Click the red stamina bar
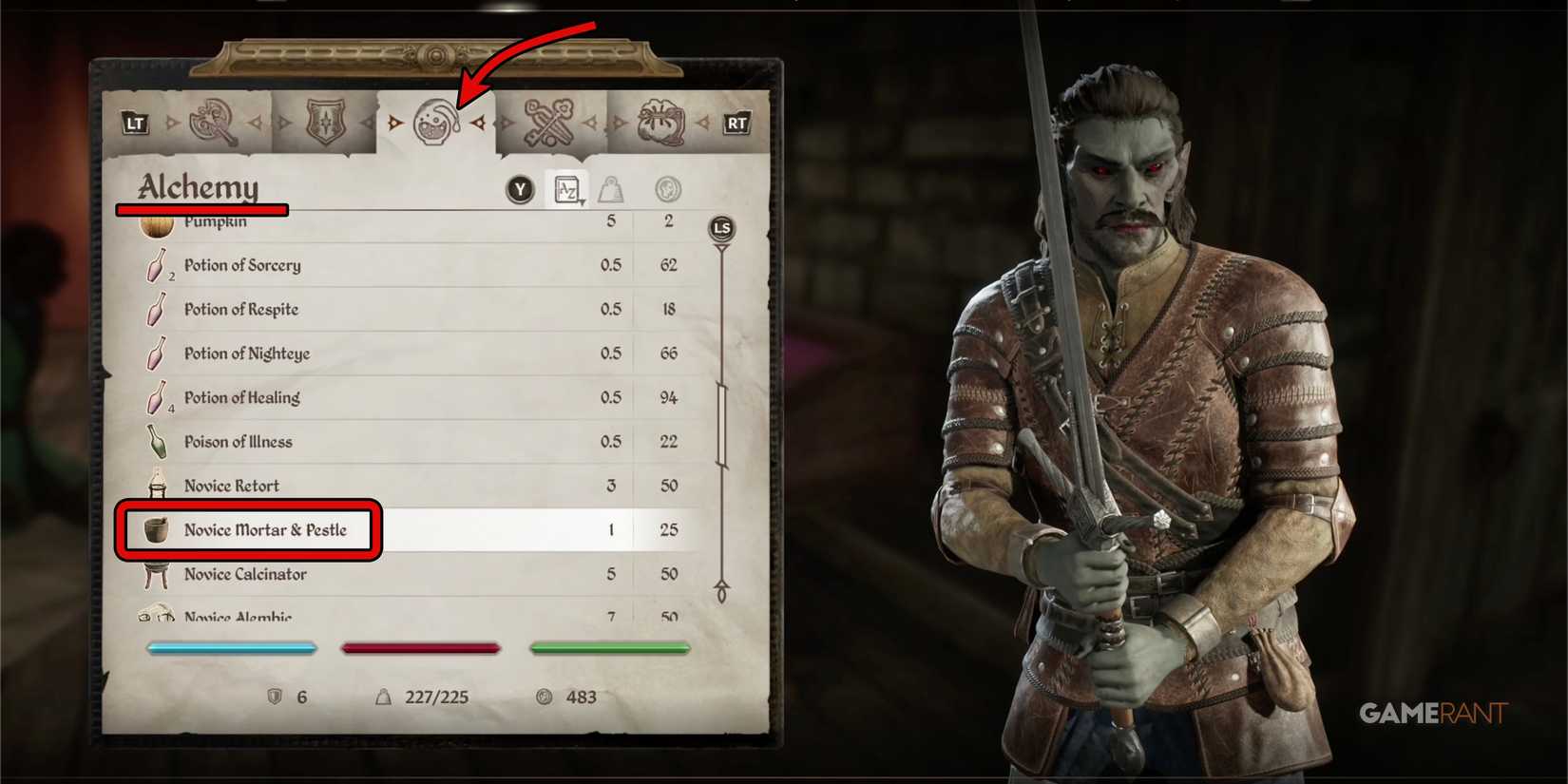The height and width of the screenshot is (784, 1568). (x=421, y=647)
